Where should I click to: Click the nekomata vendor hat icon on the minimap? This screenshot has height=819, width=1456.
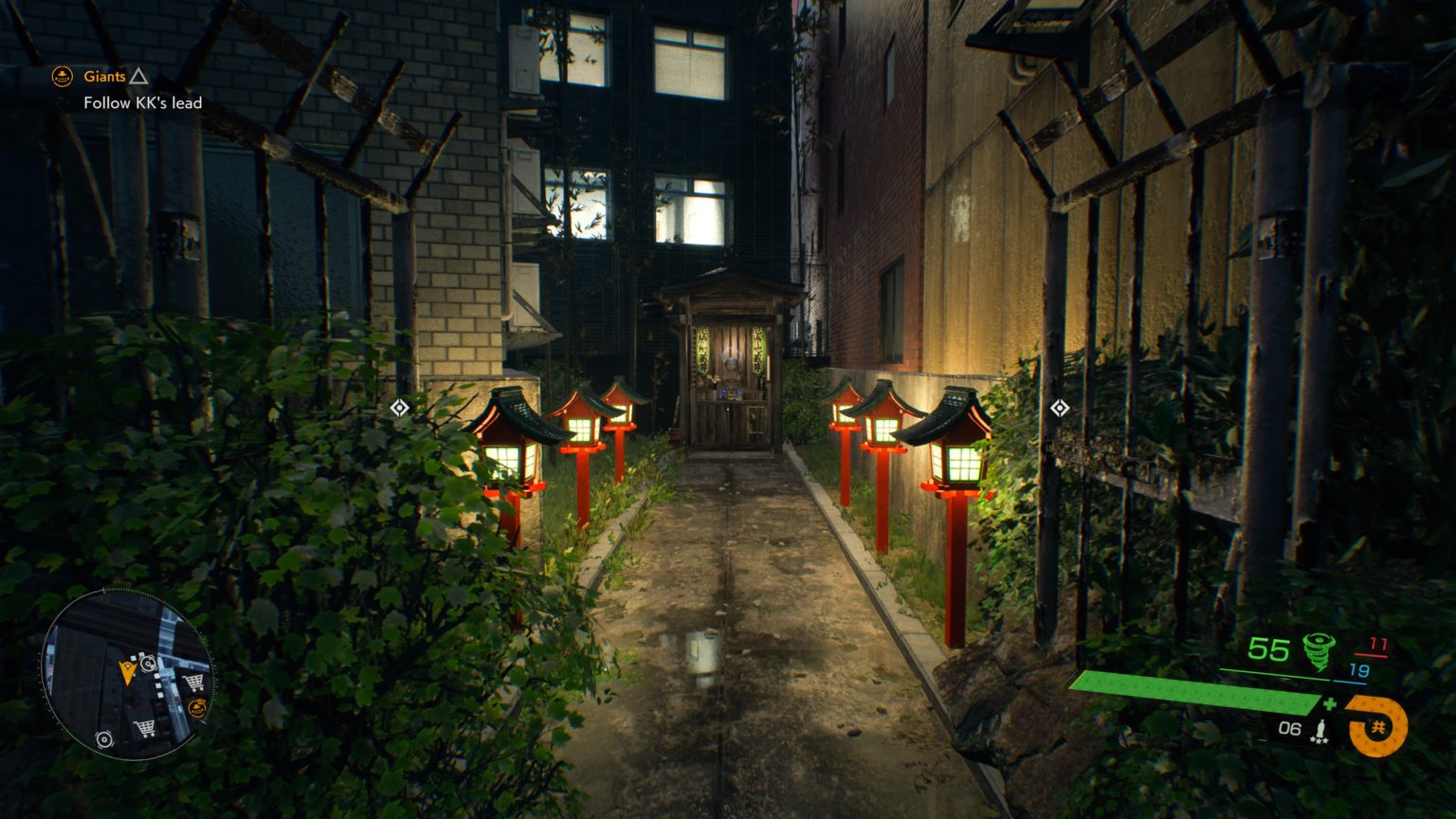(x=197, y=707)
